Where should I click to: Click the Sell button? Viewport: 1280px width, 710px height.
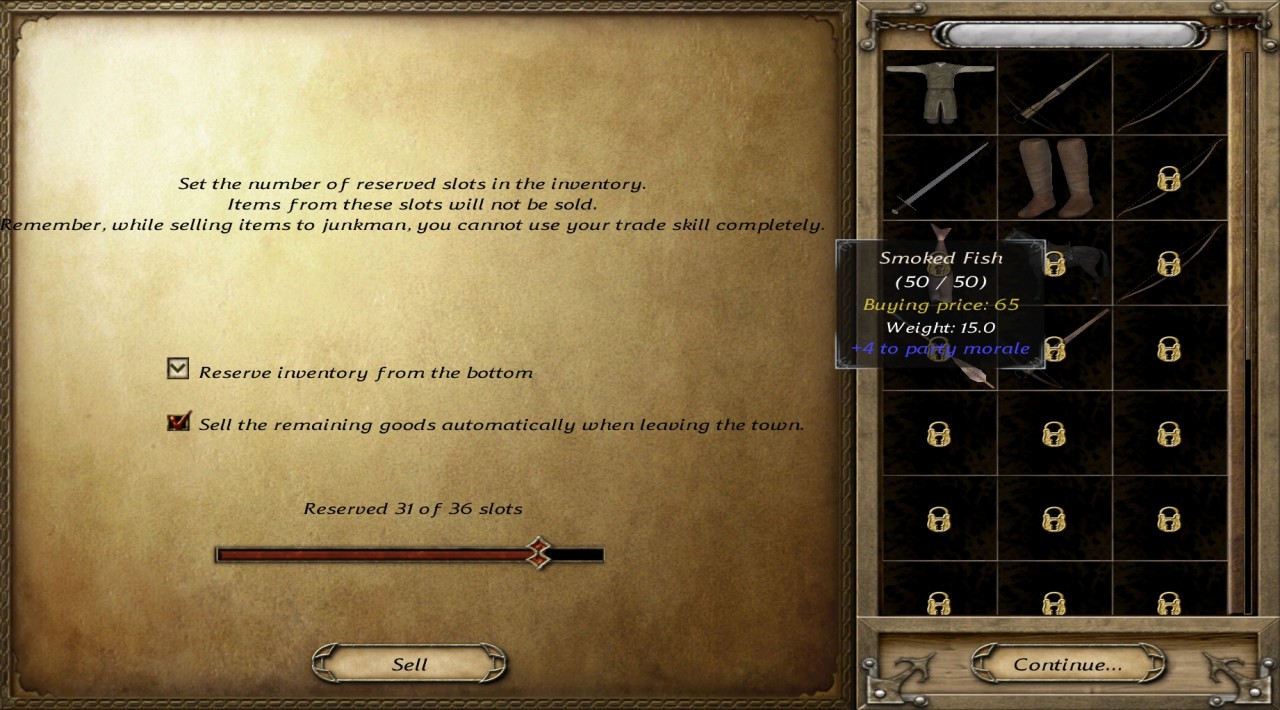click(x=409, y=665)
